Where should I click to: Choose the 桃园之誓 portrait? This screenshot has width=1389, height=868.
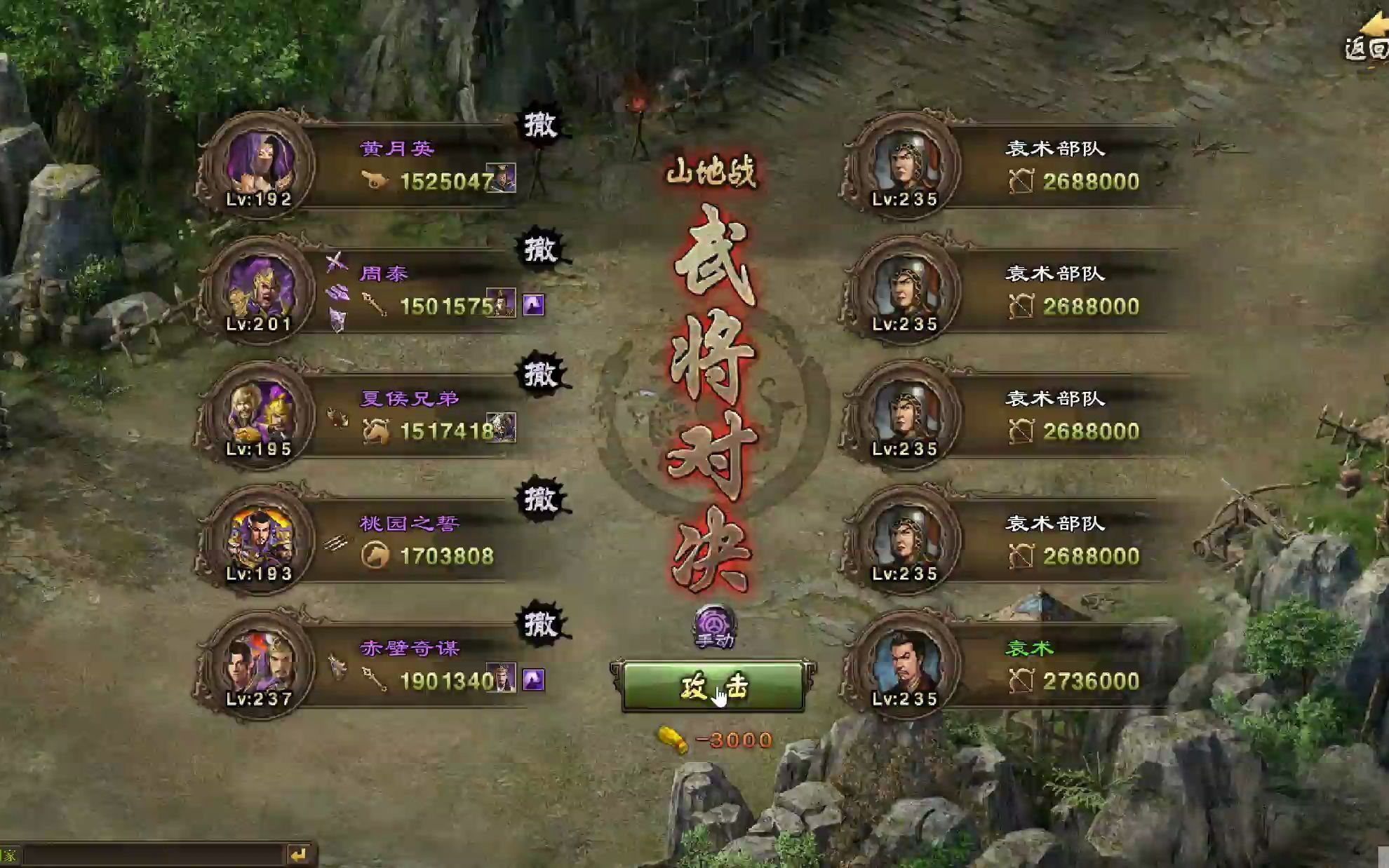pyautogui.click(x=260, y=540)
